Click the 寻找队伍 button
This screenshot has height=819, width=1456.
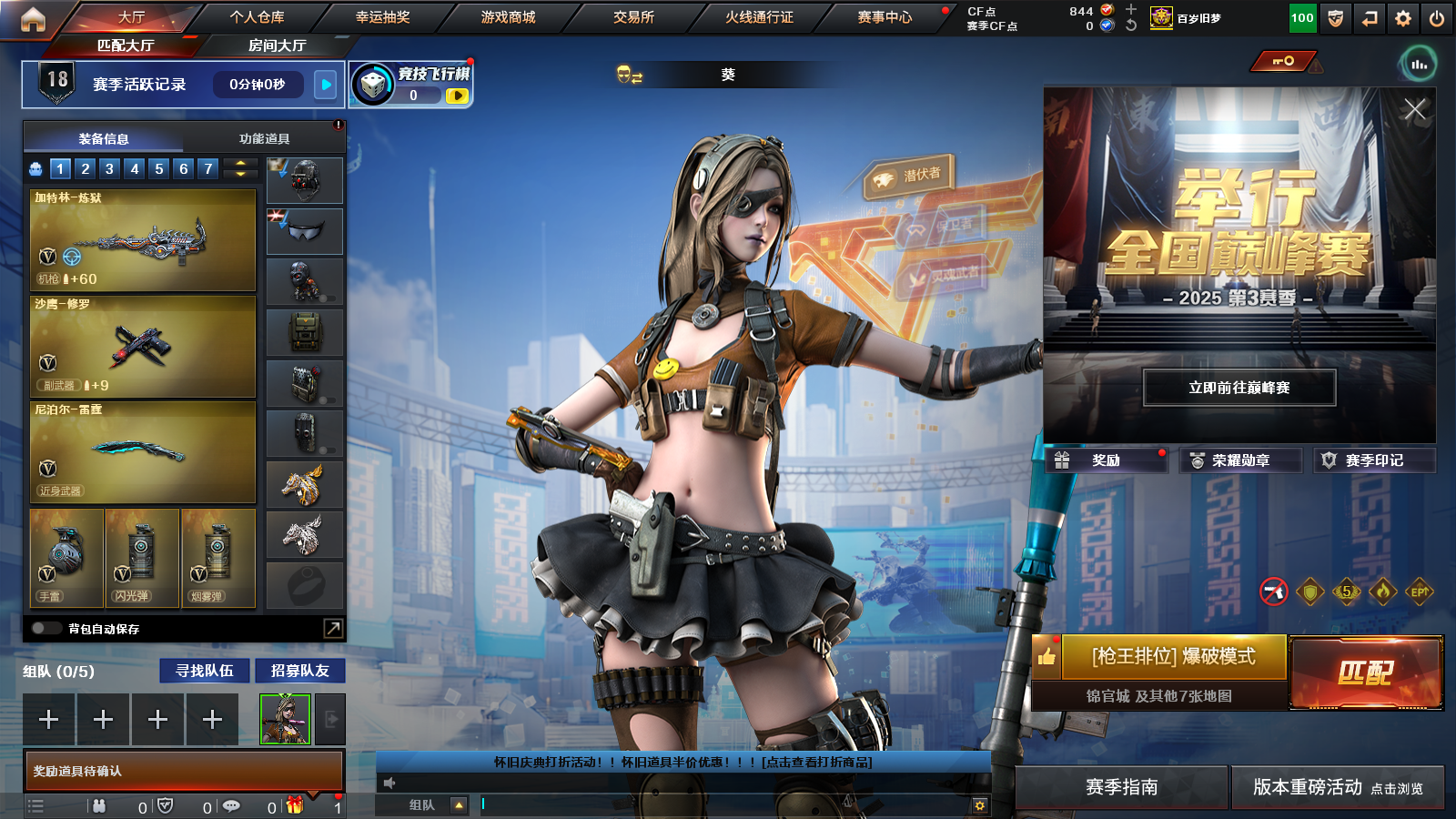[x=205, y=671]
